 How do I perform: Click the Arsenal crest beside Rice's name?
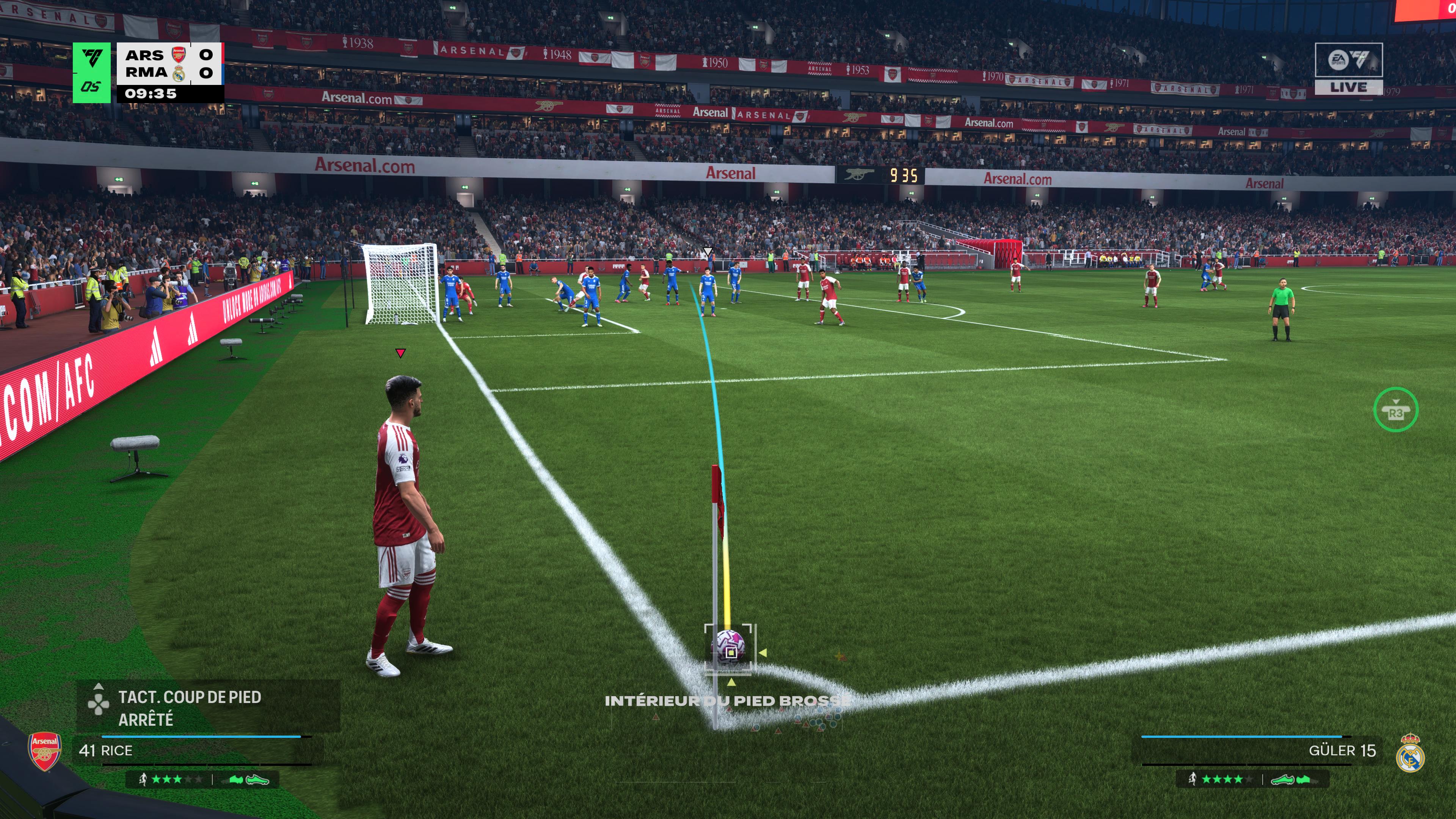coord(45,752)
